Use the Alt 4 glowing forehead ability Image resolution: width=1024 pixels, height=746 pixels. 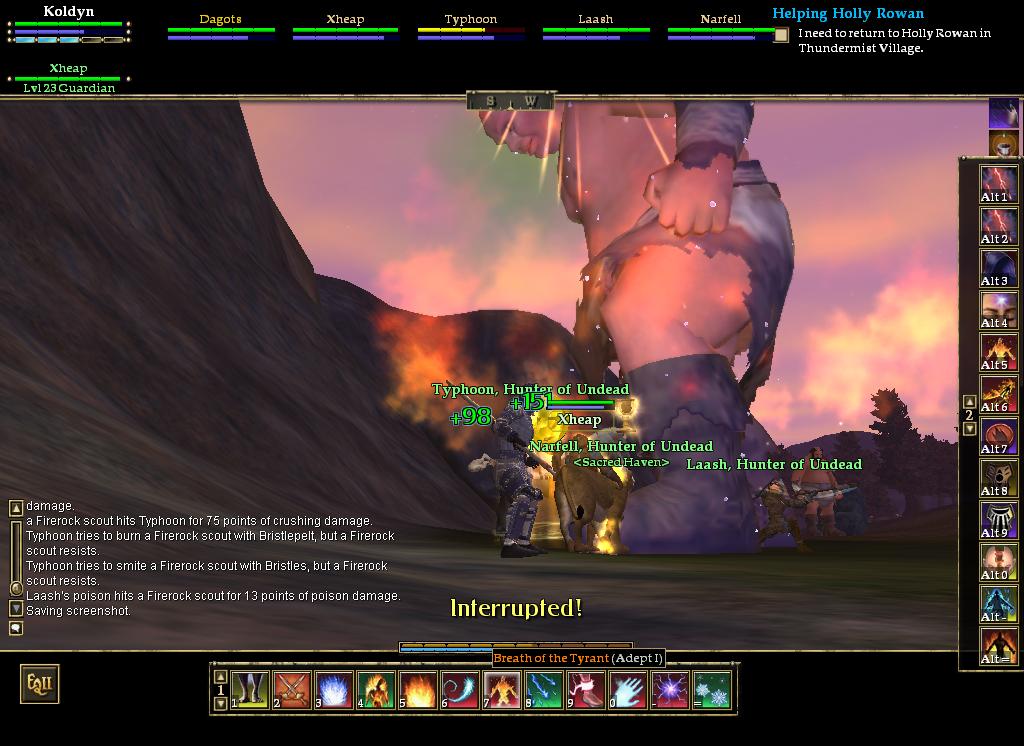[999, 309]
